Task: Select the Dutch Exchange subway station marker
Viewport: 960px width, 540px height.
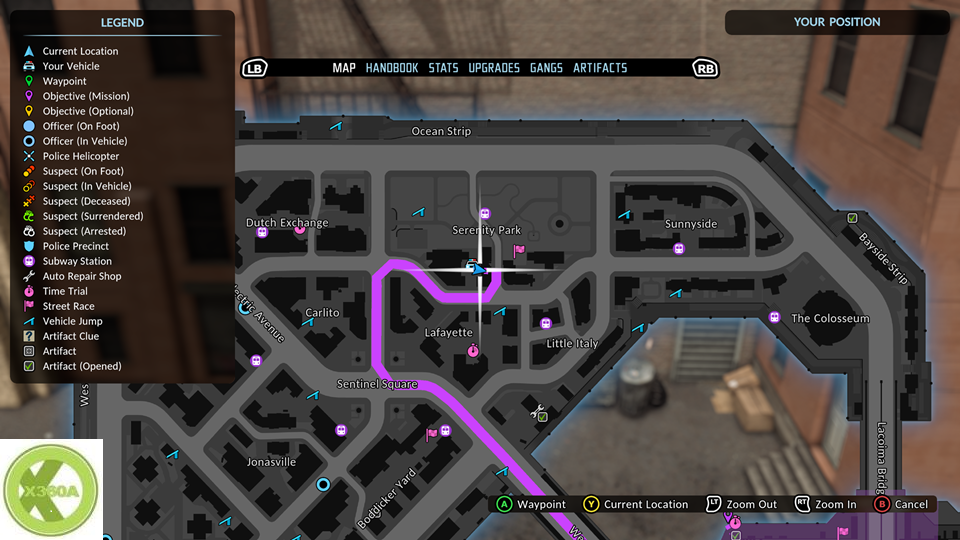Action: 263,232
